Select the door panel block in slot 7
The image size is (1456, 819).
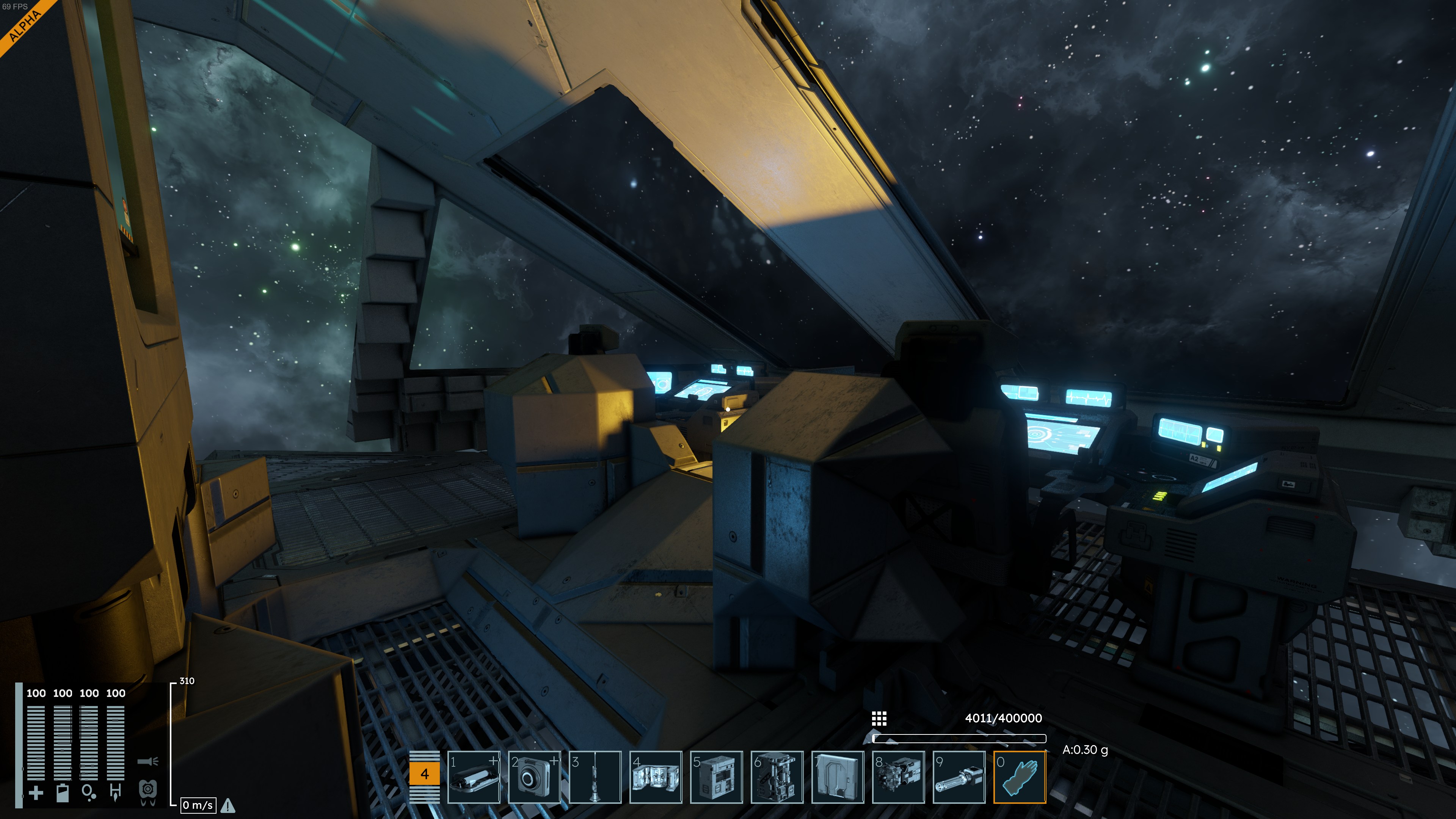click(837, 777)
